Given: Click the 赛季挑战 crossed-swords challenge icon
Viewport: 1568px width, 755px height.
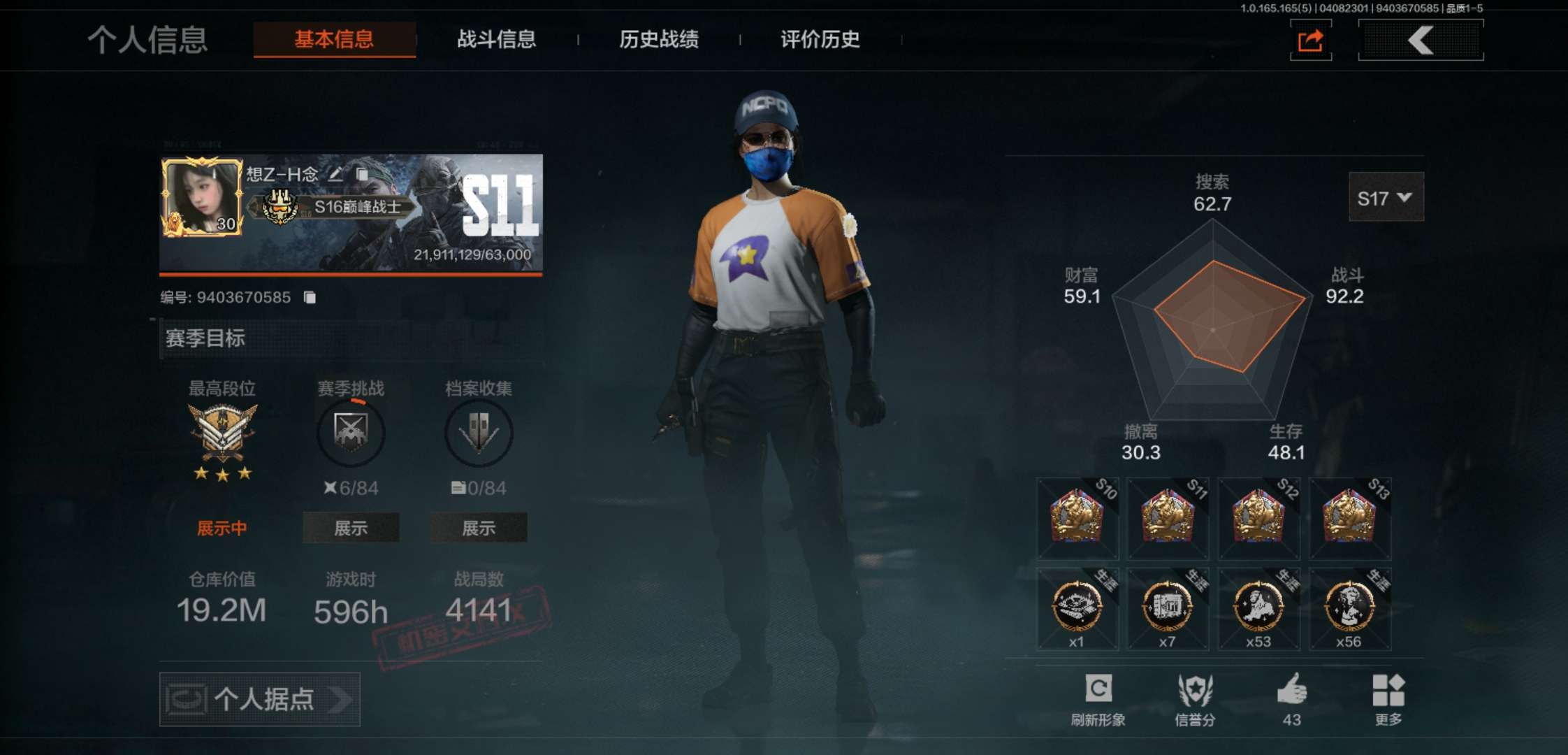Looking at the screenshot, I should tap(350, 433).
